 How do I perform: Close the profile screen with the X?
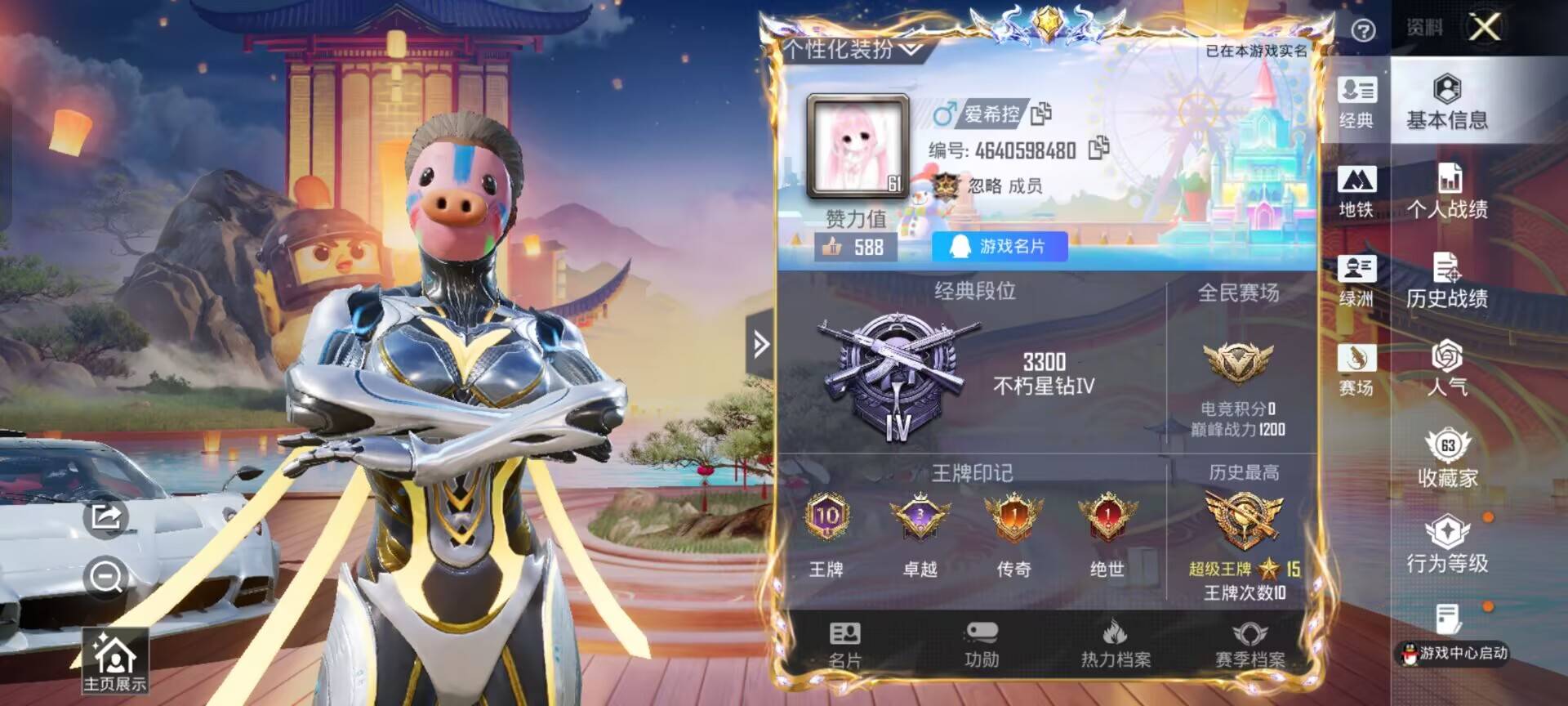coord(1484,28)
